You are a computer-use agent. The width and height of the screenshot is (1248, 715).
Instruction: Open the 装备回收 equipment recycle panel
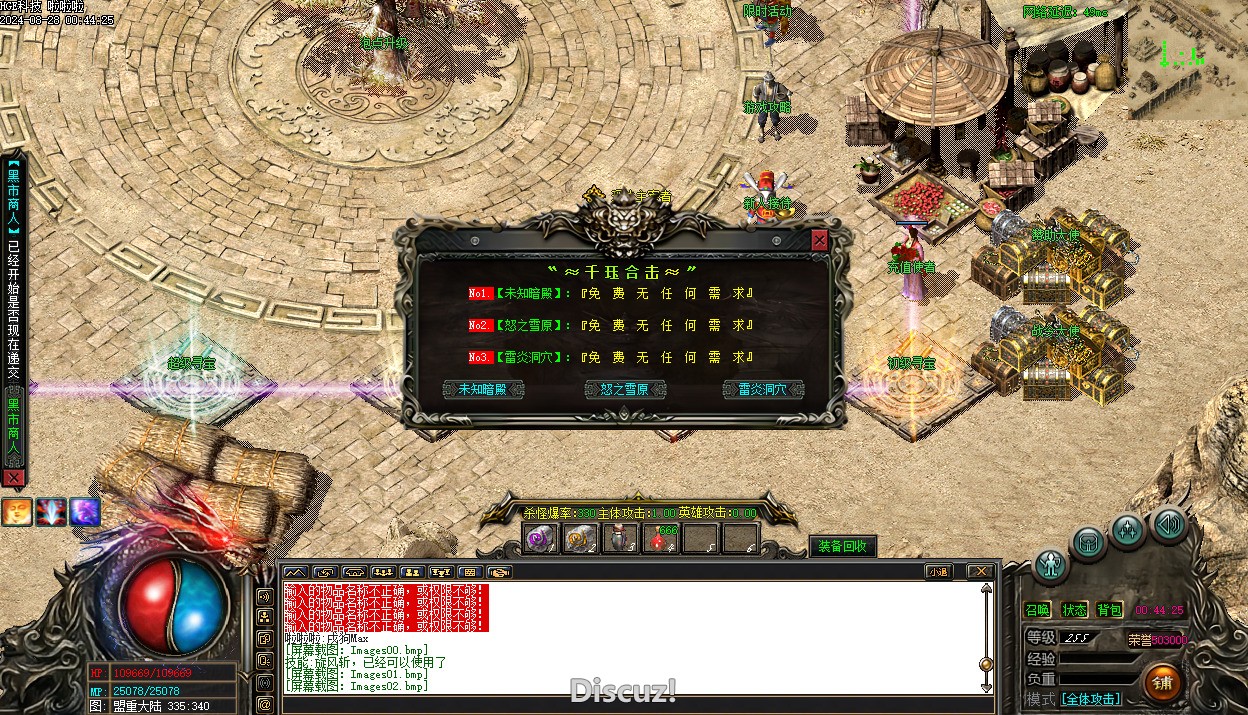click(x=842, y=546)
